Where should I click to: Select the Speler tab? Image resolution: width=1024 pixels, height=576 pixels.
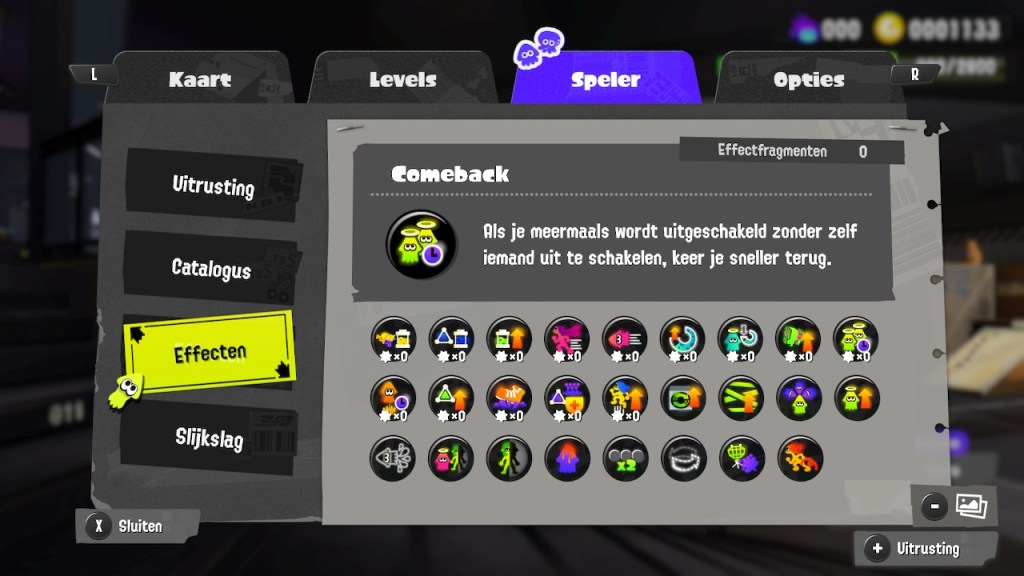click(605, 80)
